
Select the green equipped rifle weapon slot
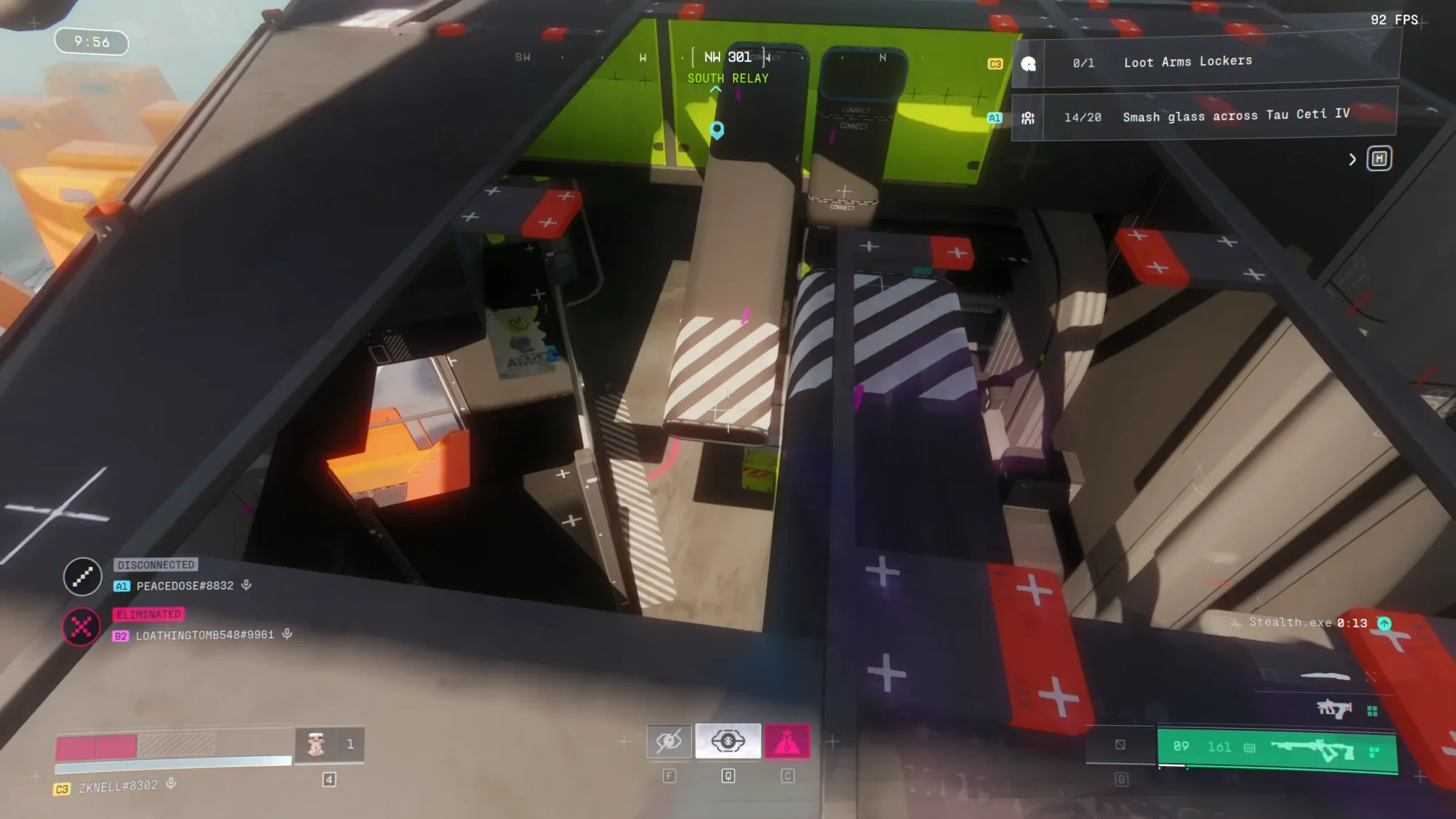1277,748
